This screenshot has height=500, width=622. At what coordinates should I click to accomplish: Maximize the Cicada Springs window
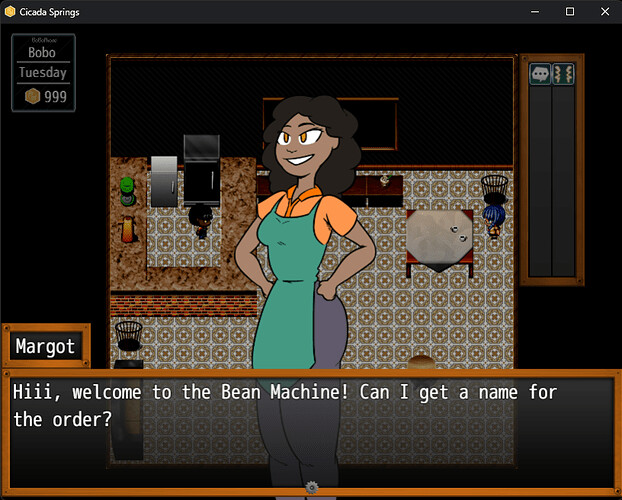(570, 12)
